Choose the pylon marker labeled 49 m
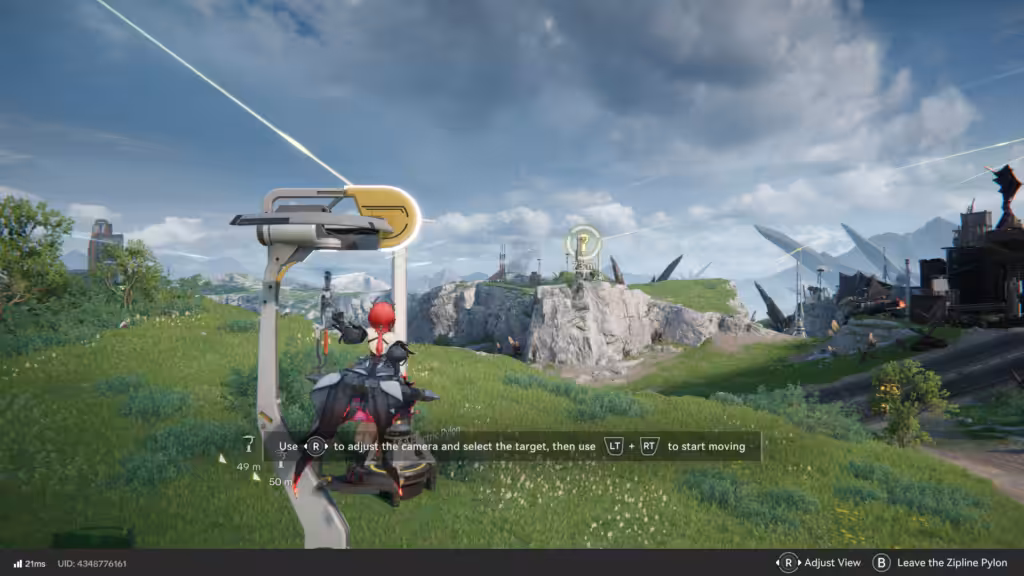The image size is (1024, 576). tap(249, 444)
